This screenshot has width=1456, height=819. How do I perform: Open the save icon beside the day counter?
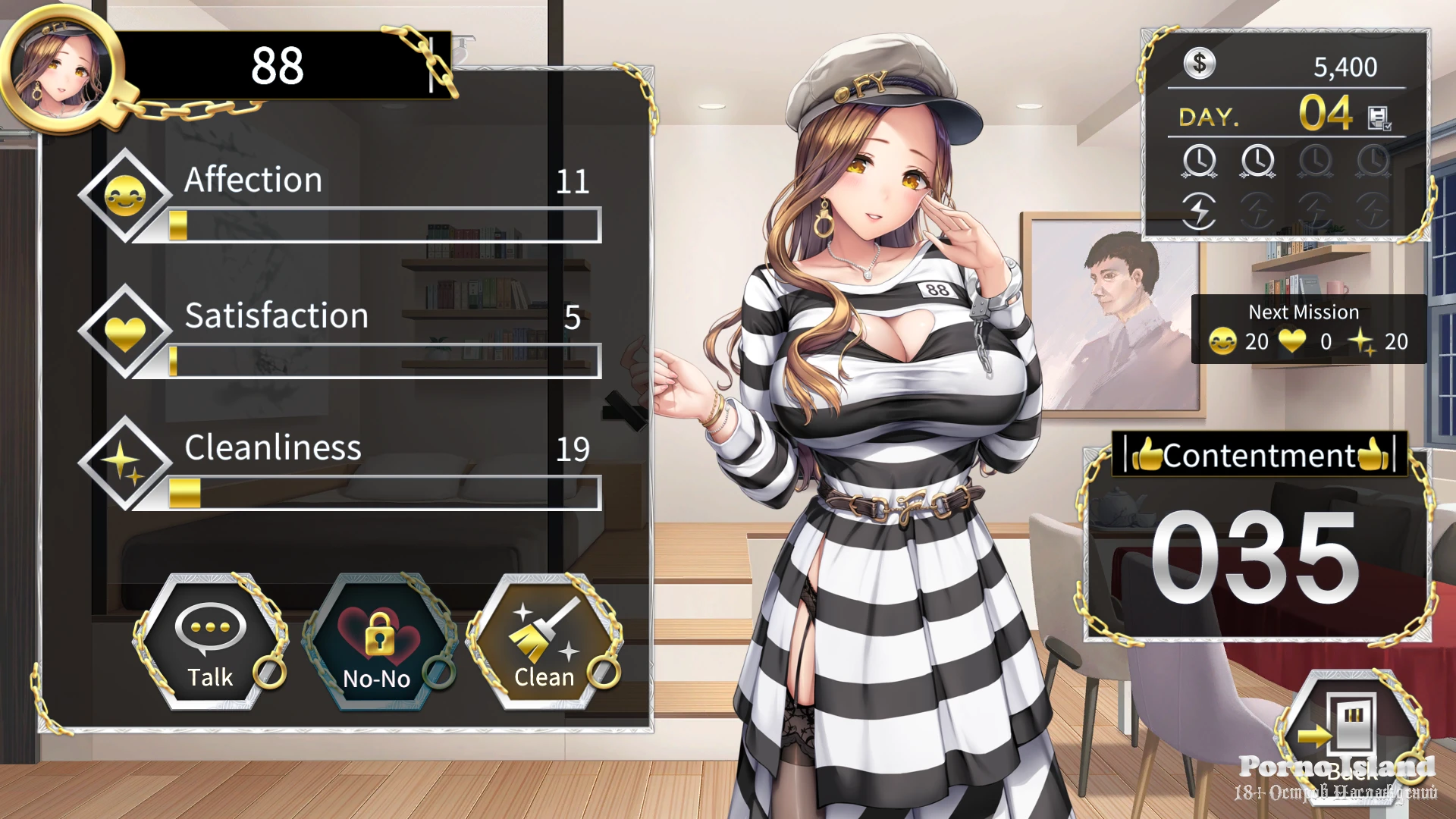tap(1378, 118)
